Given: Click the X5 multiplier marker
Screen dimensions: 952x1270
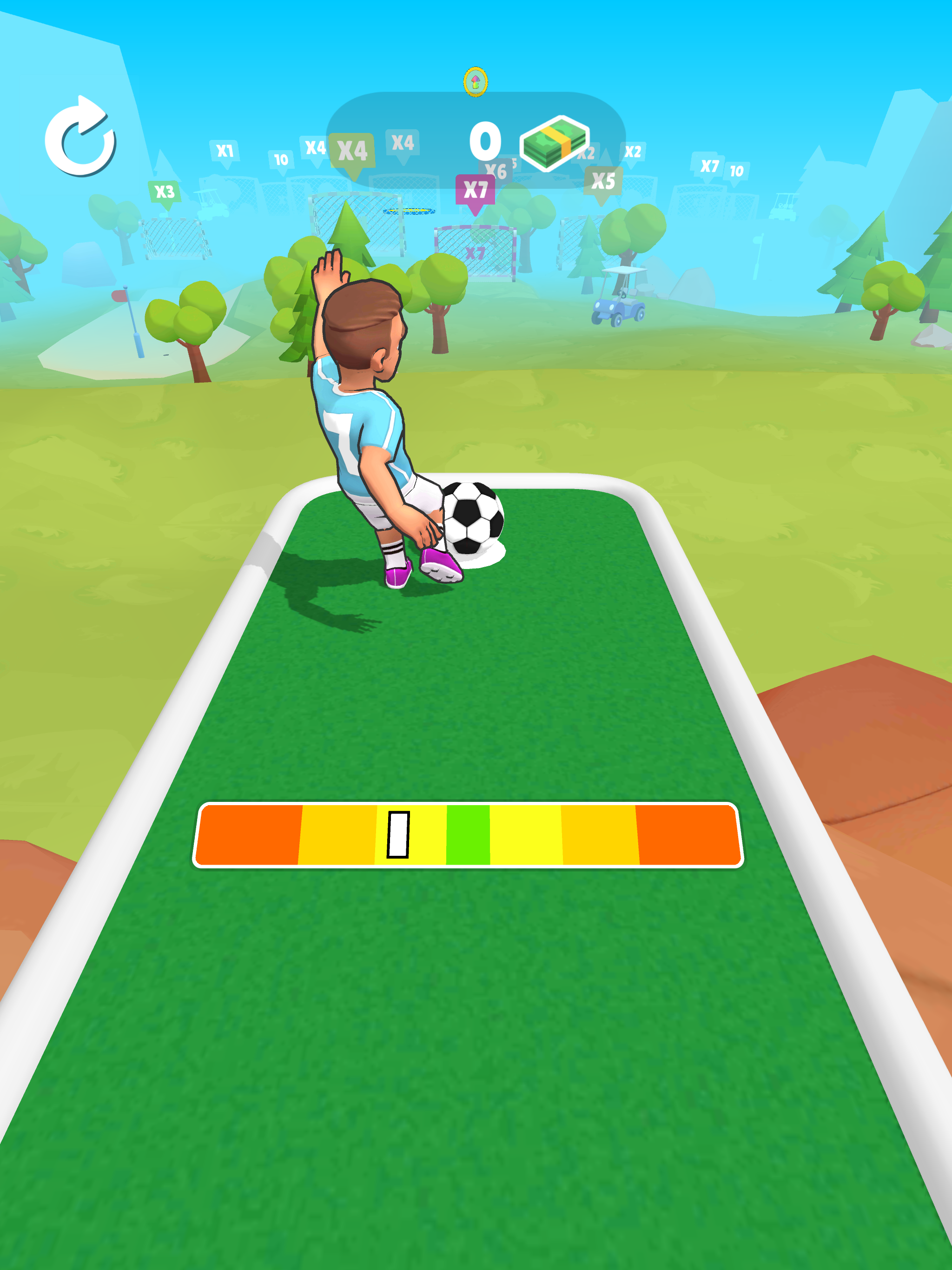Looking at the screenshot, I should (x=603, y=180).
